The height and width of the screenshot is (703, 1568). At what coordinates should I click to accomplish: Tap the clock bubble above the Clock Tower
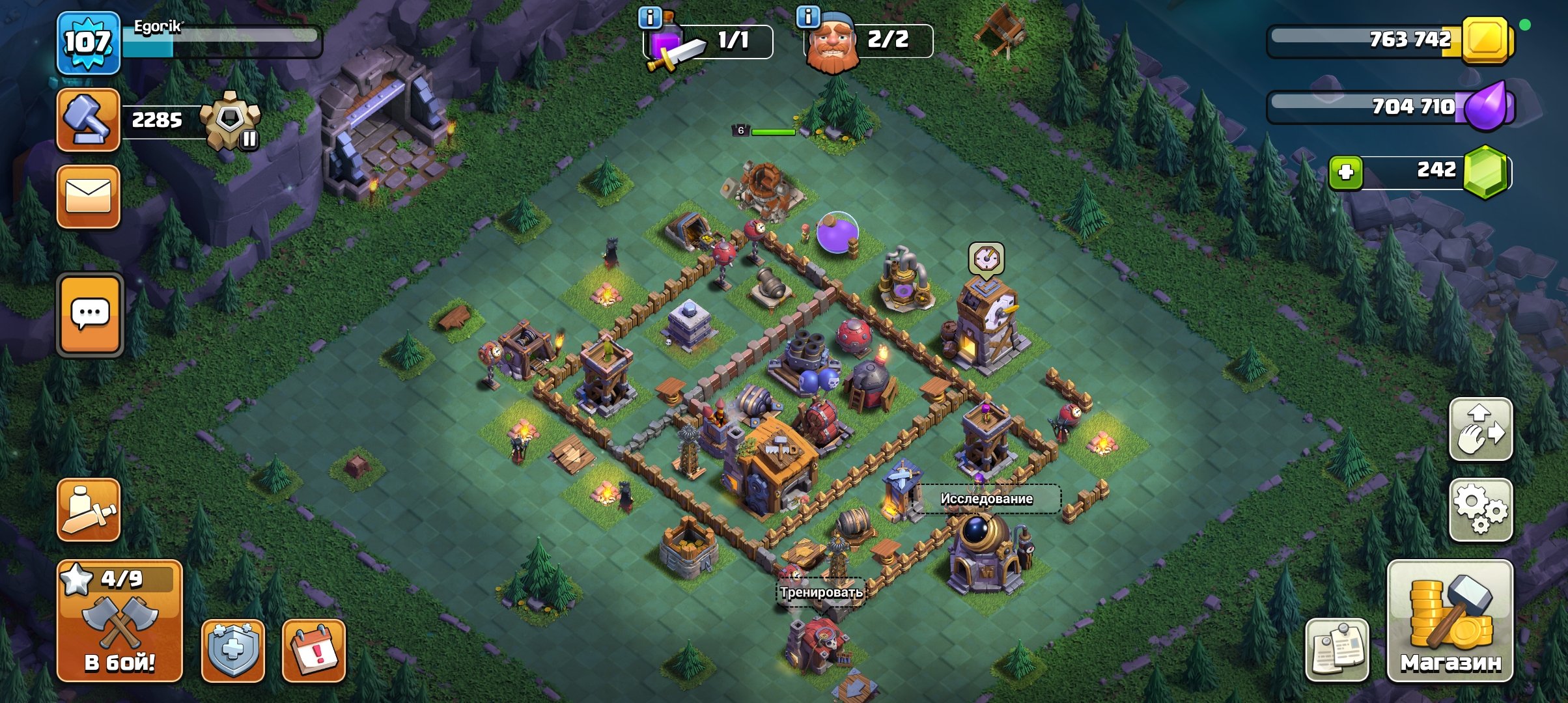pos(986,259)
